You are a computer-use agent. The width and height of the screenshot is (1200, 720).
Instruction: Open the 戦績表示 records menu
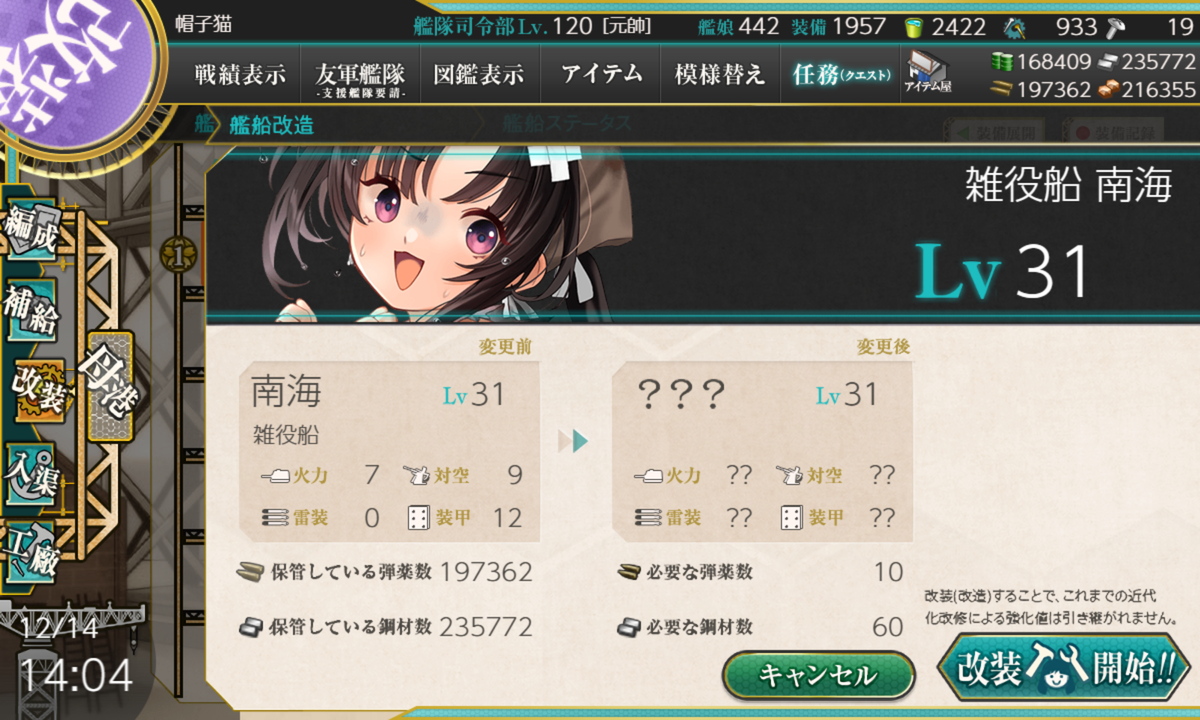coord(240,75)
